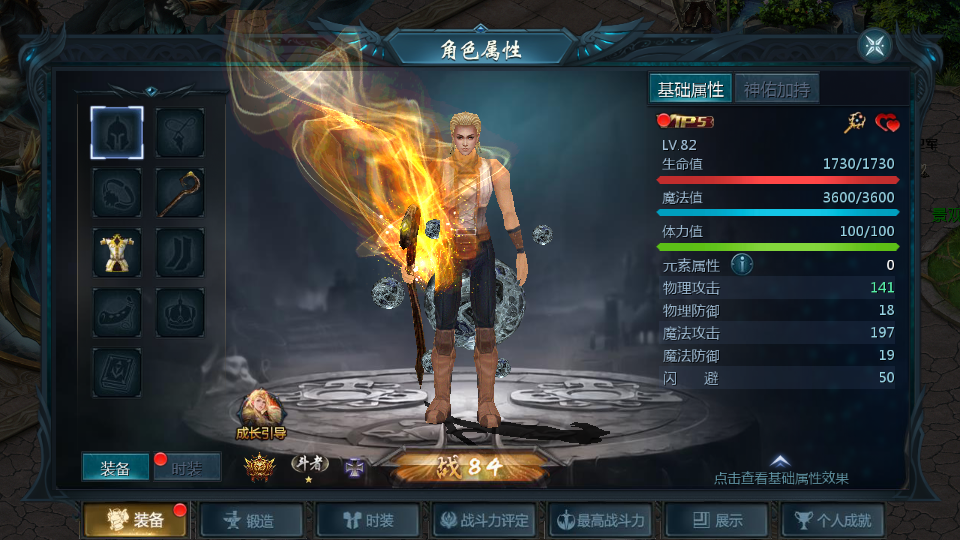Switch to the 基础属性 tab
Viewport: 960px width, 540px height.
coord(690,89)
